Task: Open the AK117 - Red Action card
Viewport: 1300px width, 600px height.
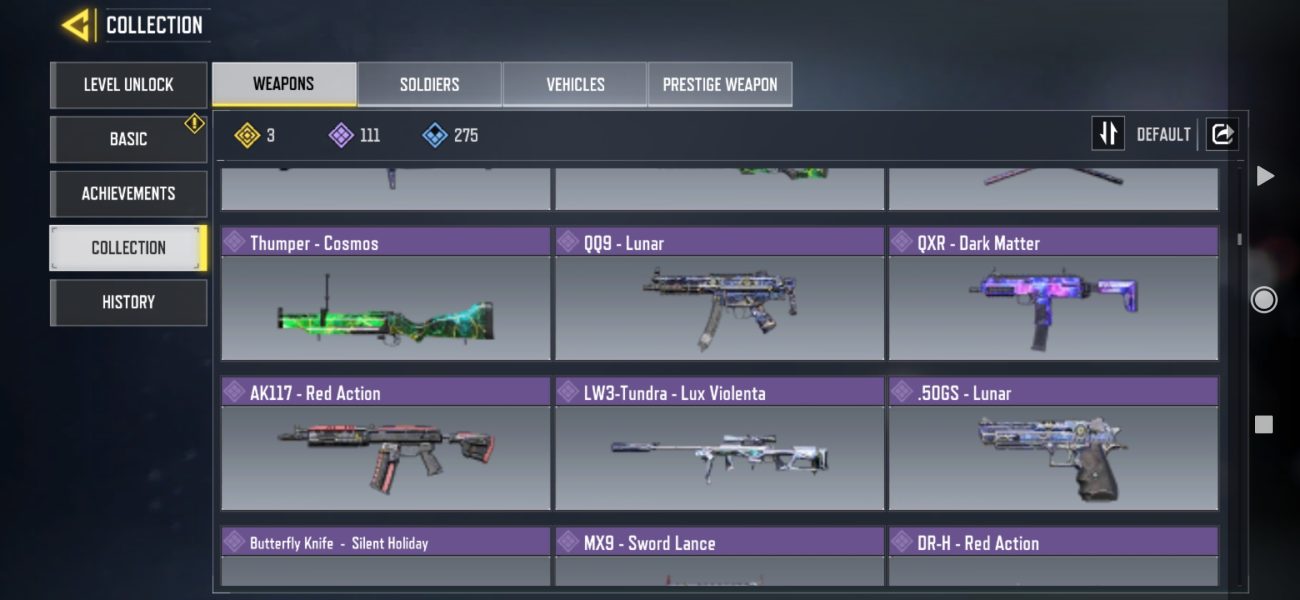Action: (385, 445)
